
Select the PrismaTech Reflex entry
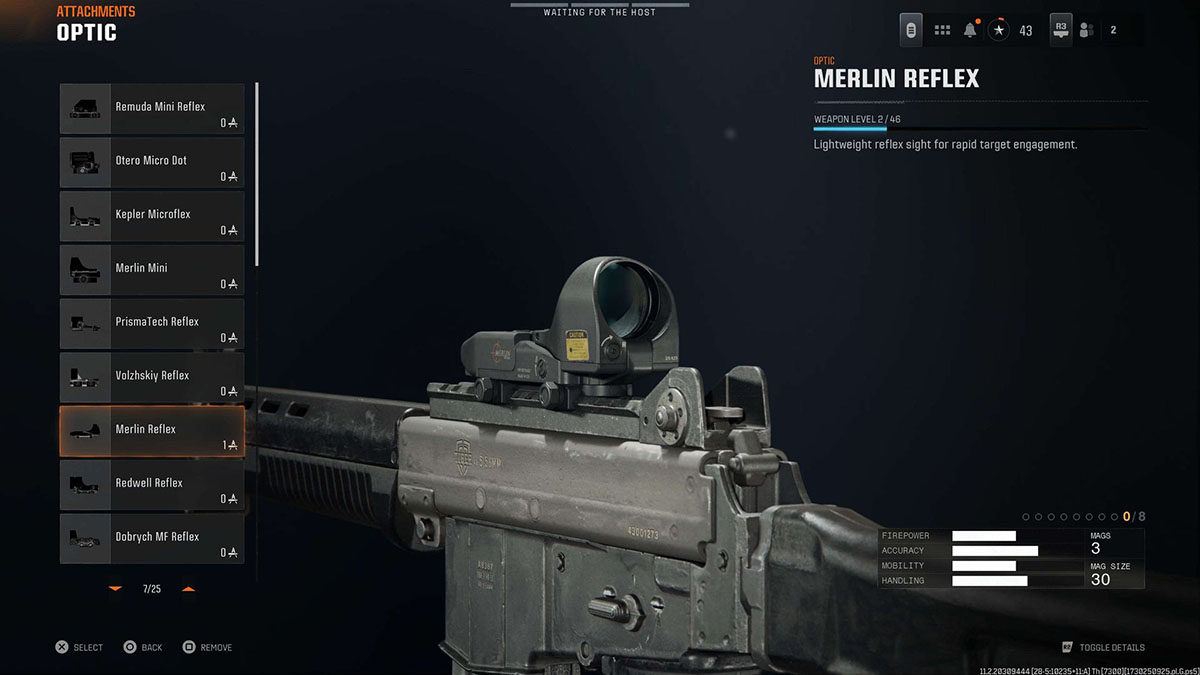point(152,323)
